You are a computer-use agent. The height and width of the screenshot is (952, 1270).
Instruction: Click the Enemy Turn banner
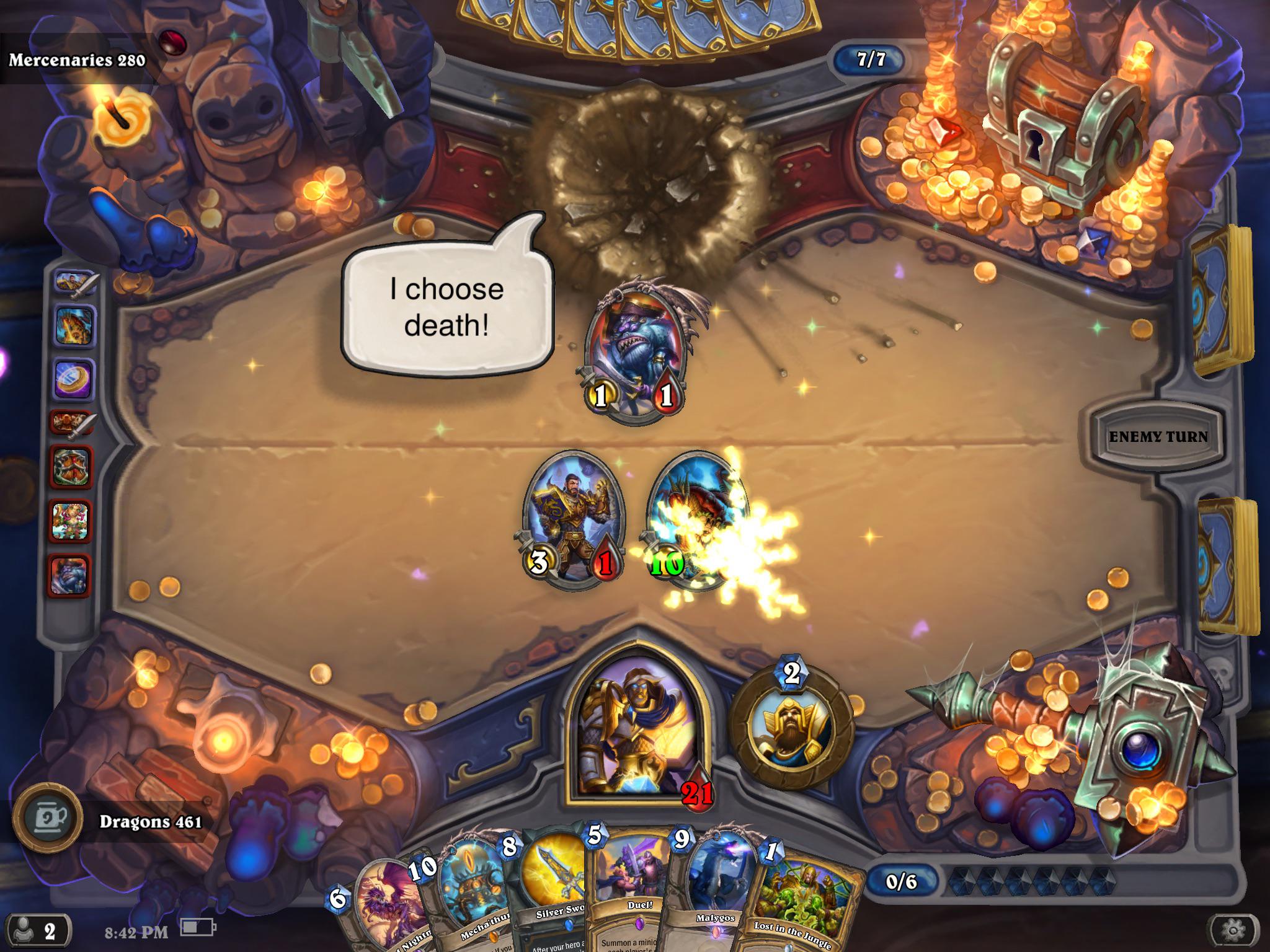(1158, 436)
